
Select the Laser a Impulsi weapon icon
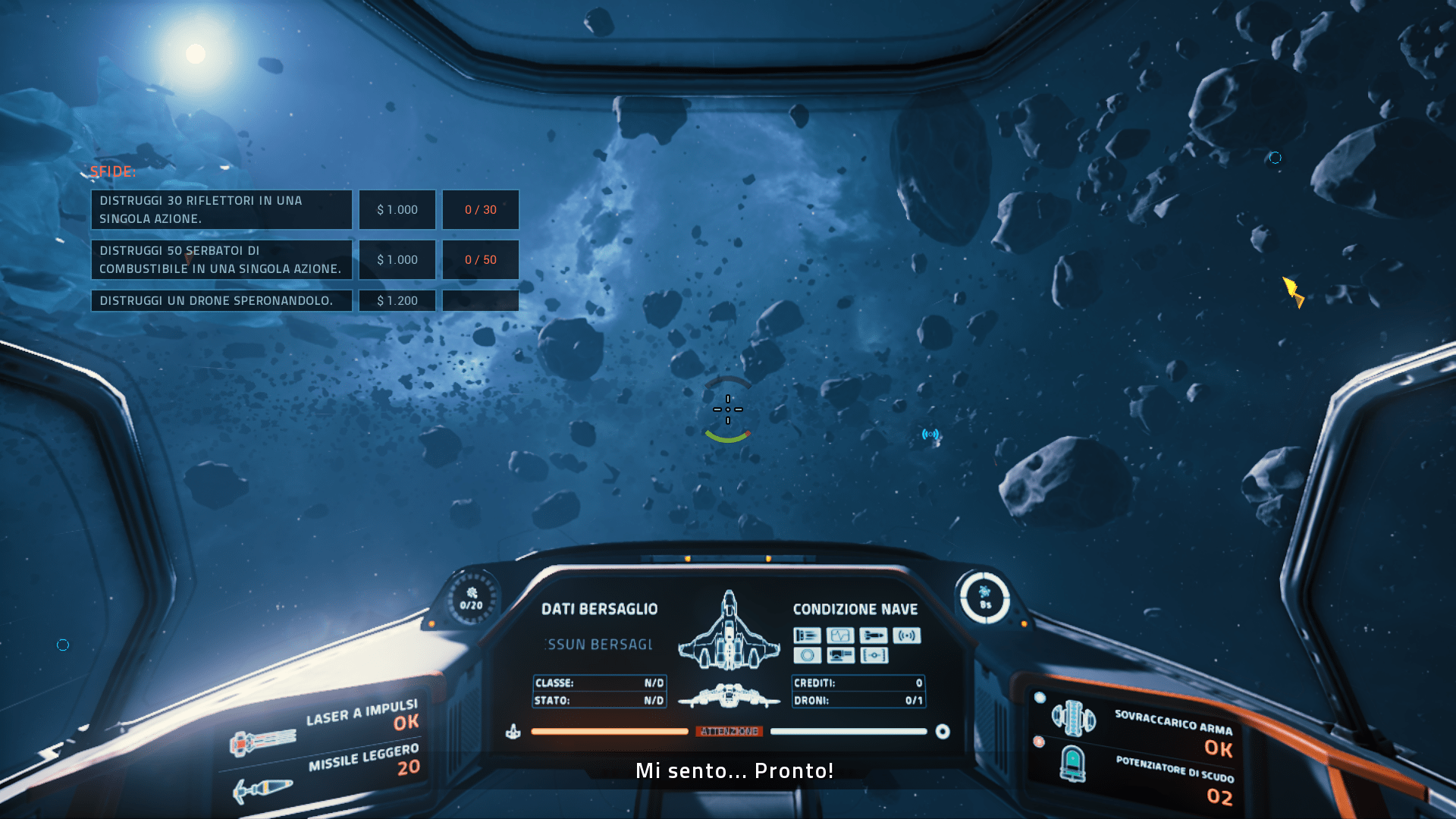262,740
